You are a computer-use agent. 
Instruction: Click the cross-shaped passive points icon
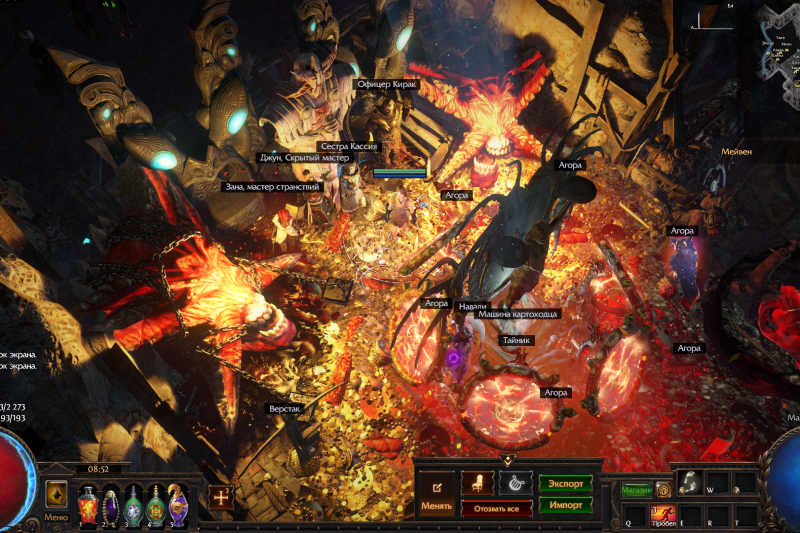pyautogui.click(x=220, y=497)
